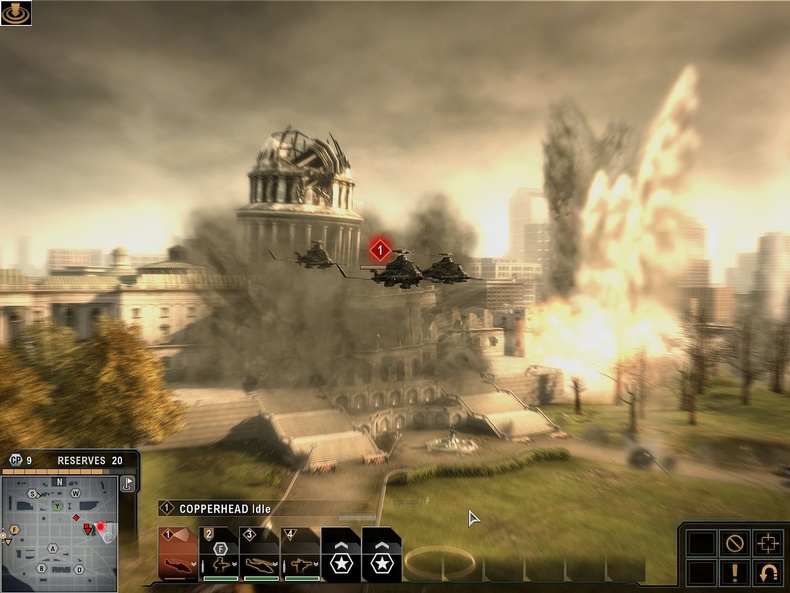The height and width of the screenshot is (593, 790).
Task: Select unit group 2 infantry card
Action: tap(219, 556)
